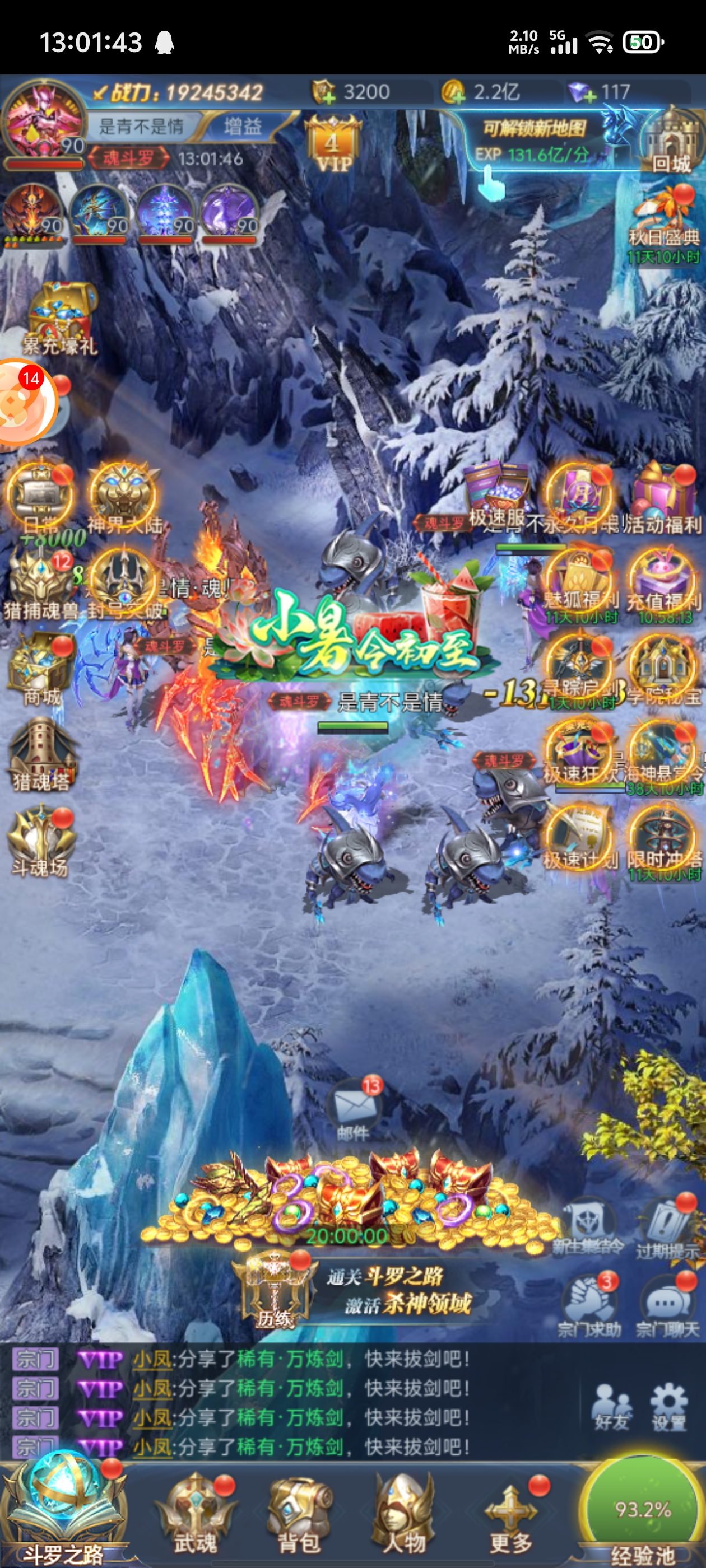Open the 累充壕礼 treasure chest
This screenshot has height=1568, width=706.
pos(60,318)
